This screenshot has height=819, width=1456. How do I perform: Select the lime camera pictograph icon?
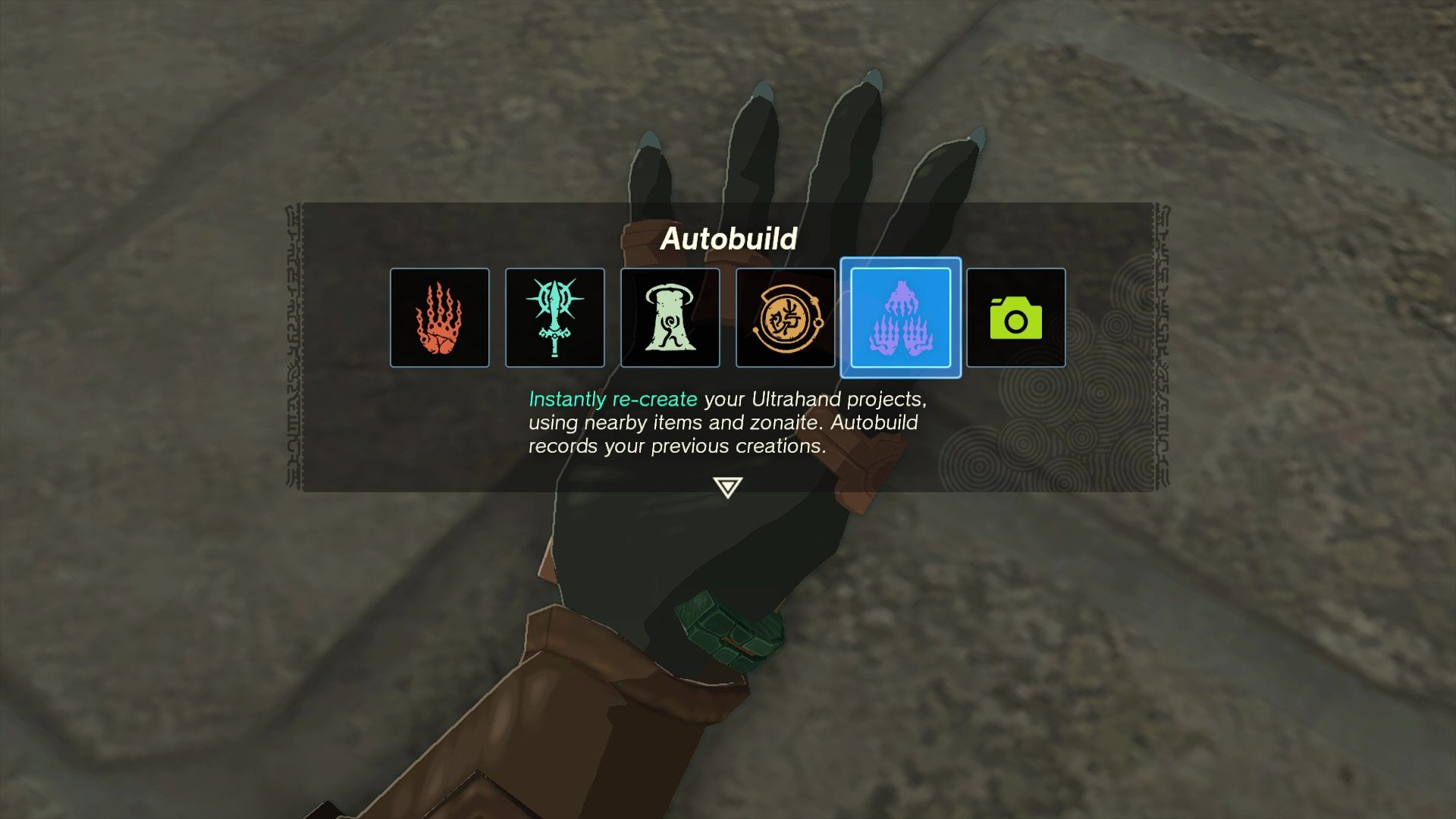(1016, 317)
